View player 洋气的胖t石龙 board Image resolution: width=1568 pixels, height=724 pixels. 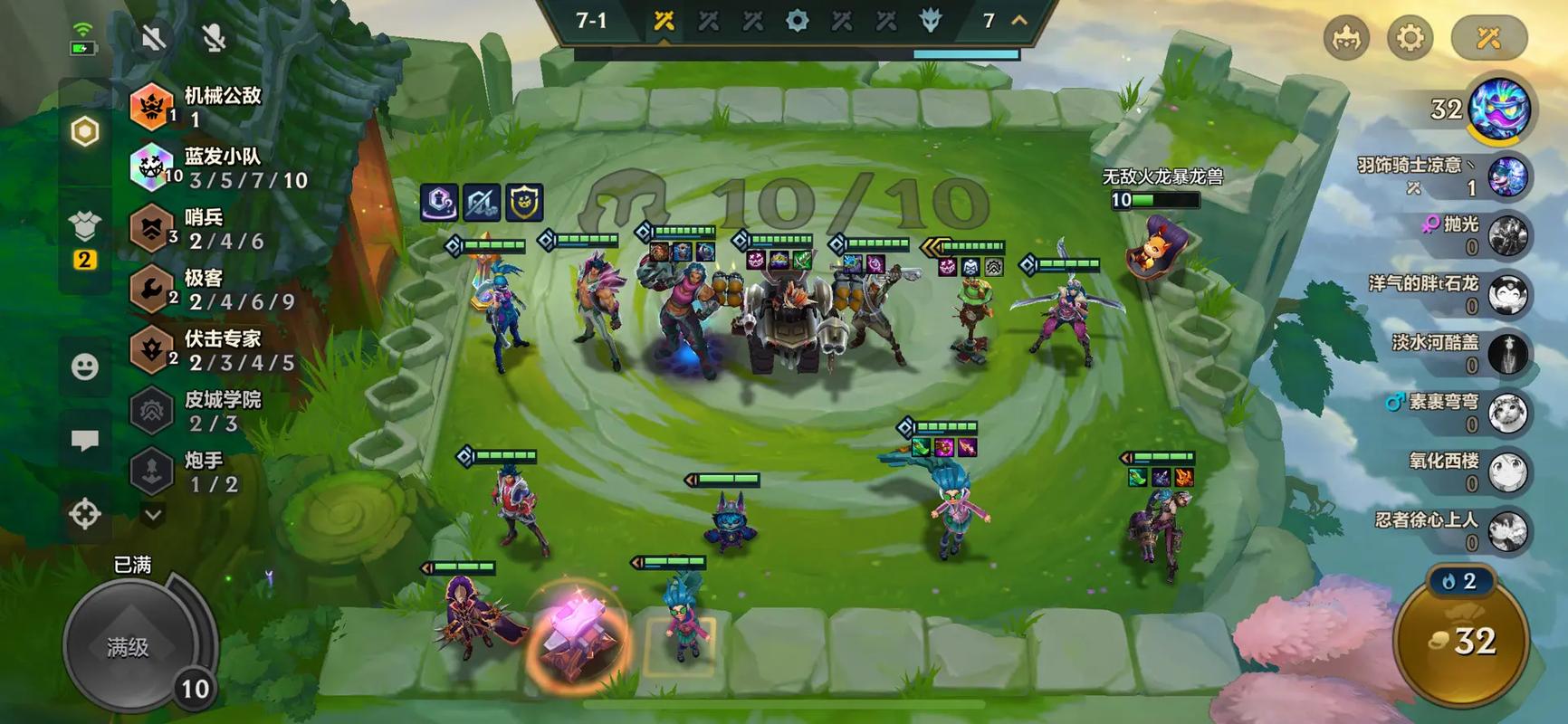[1448, 294]
